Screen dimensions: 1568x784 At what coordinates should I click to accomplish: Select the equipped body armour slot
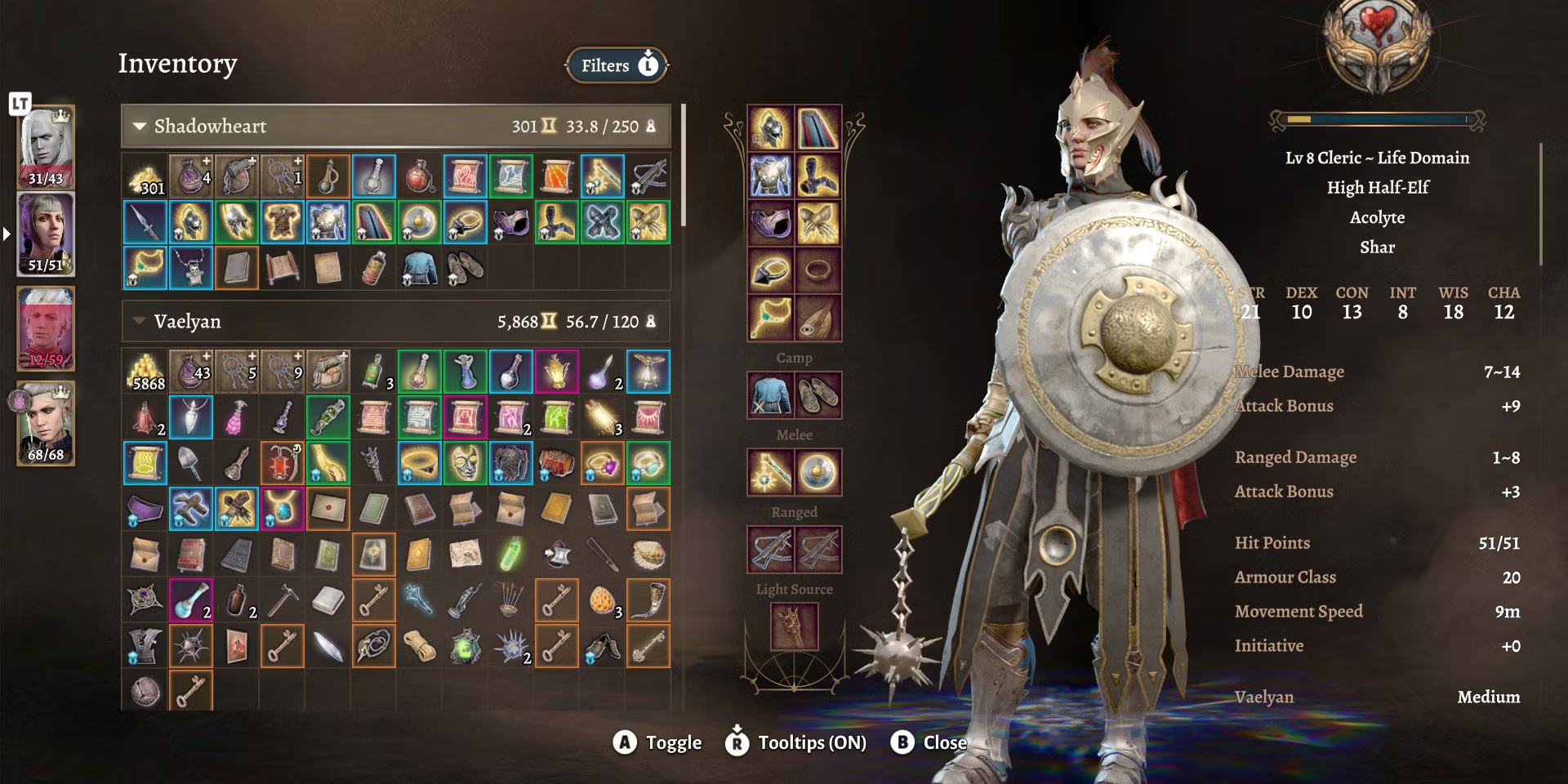770,176
